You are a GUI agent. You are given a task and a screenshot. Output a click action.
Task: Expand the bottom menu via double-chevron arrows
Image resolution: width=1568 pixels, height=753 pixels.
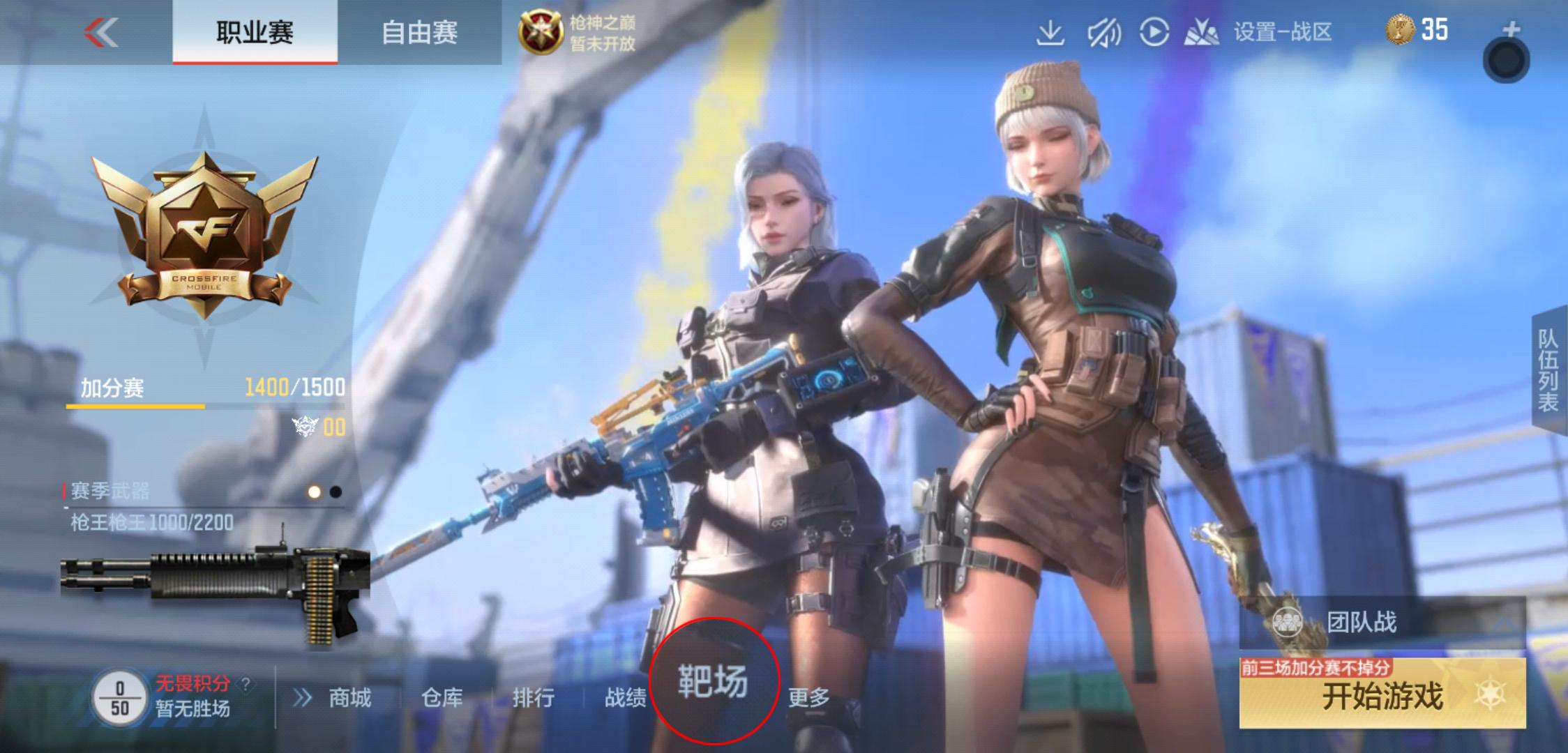tap(303, 698)
